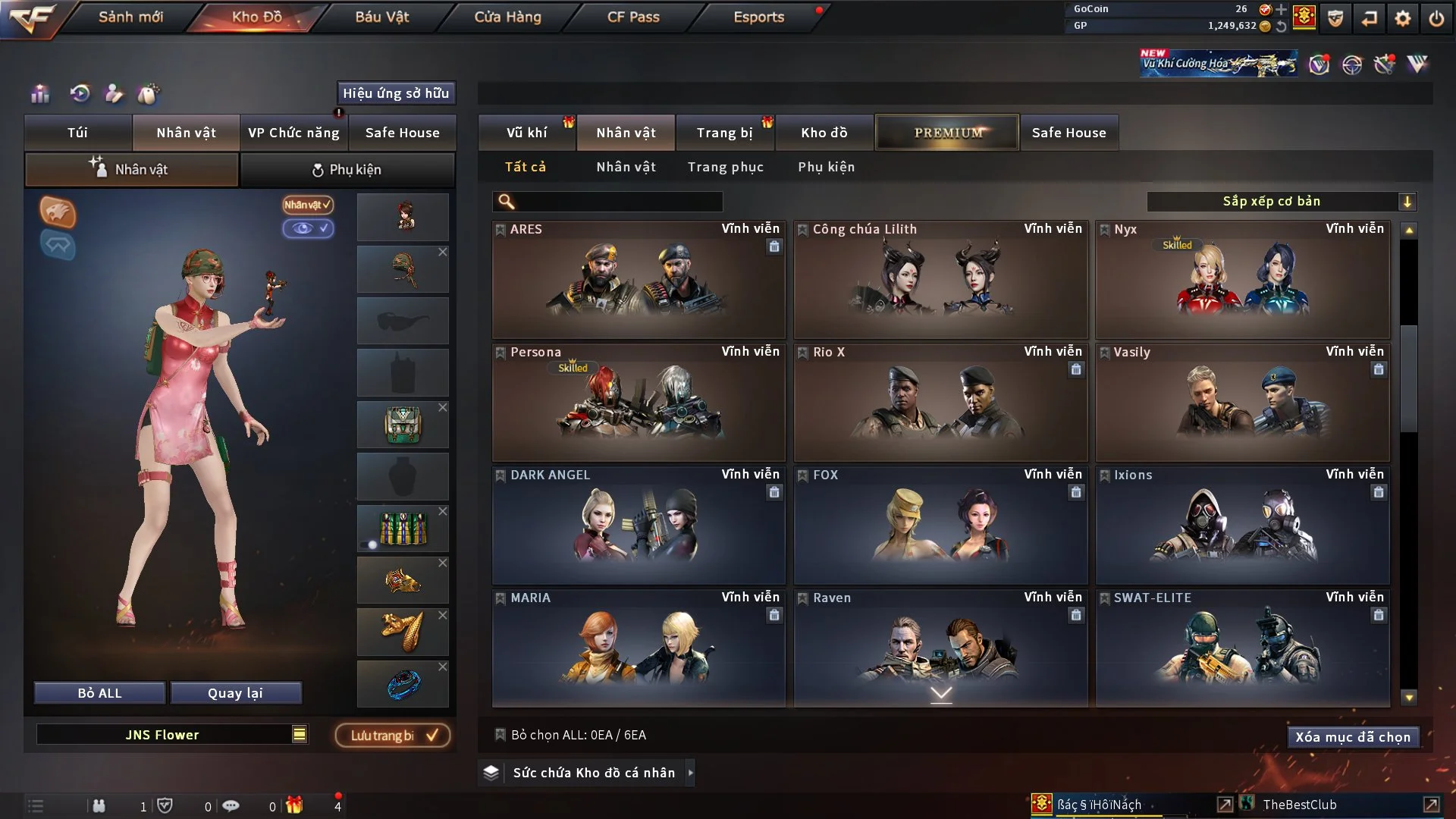Open the stats/ranking icon above the character panel

pyautogui.click(x=39, y=94)
